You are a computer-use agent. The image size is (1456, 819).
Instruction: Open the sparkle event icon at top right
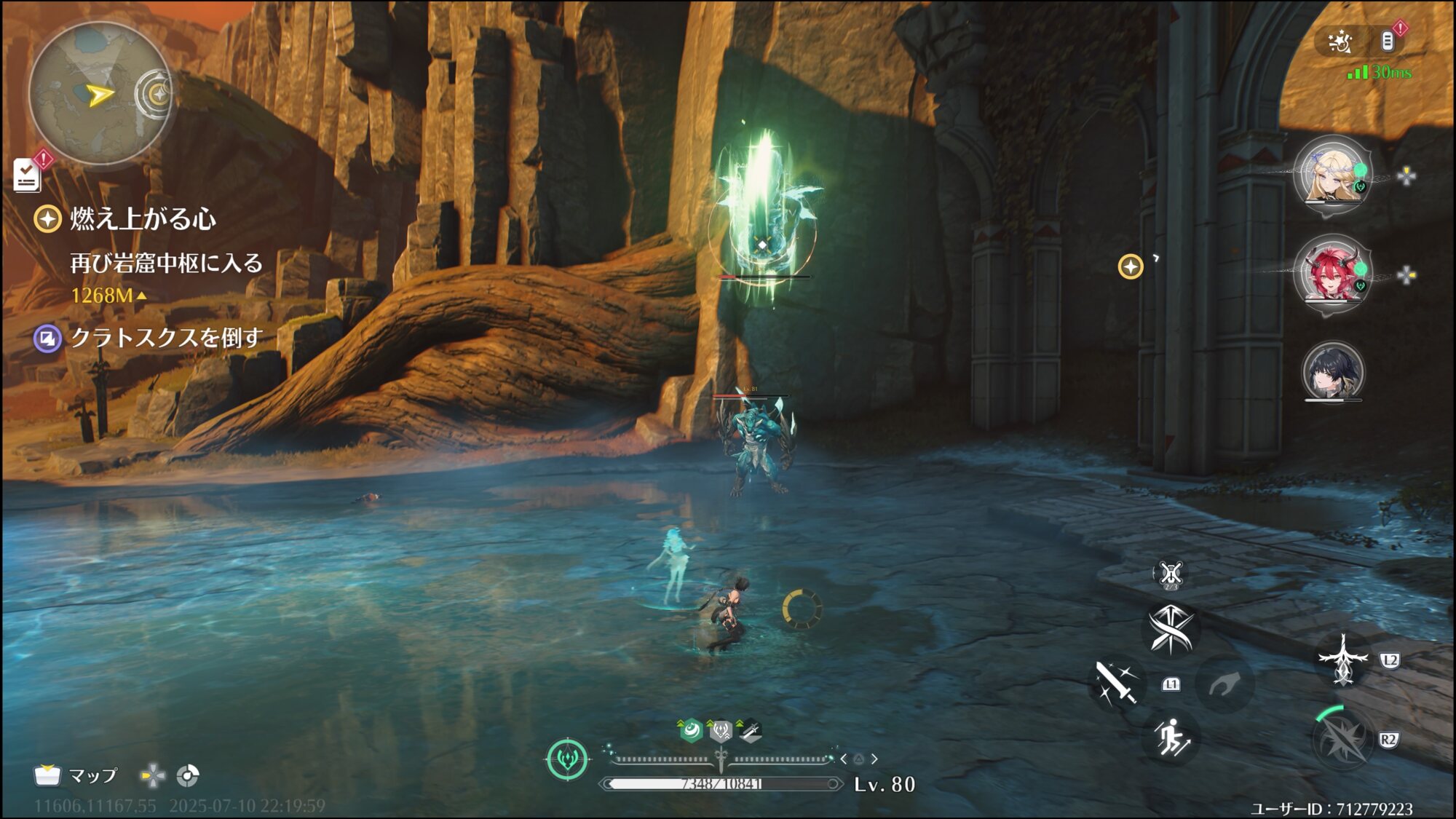pyautogui.click(x=1340, y=42)
